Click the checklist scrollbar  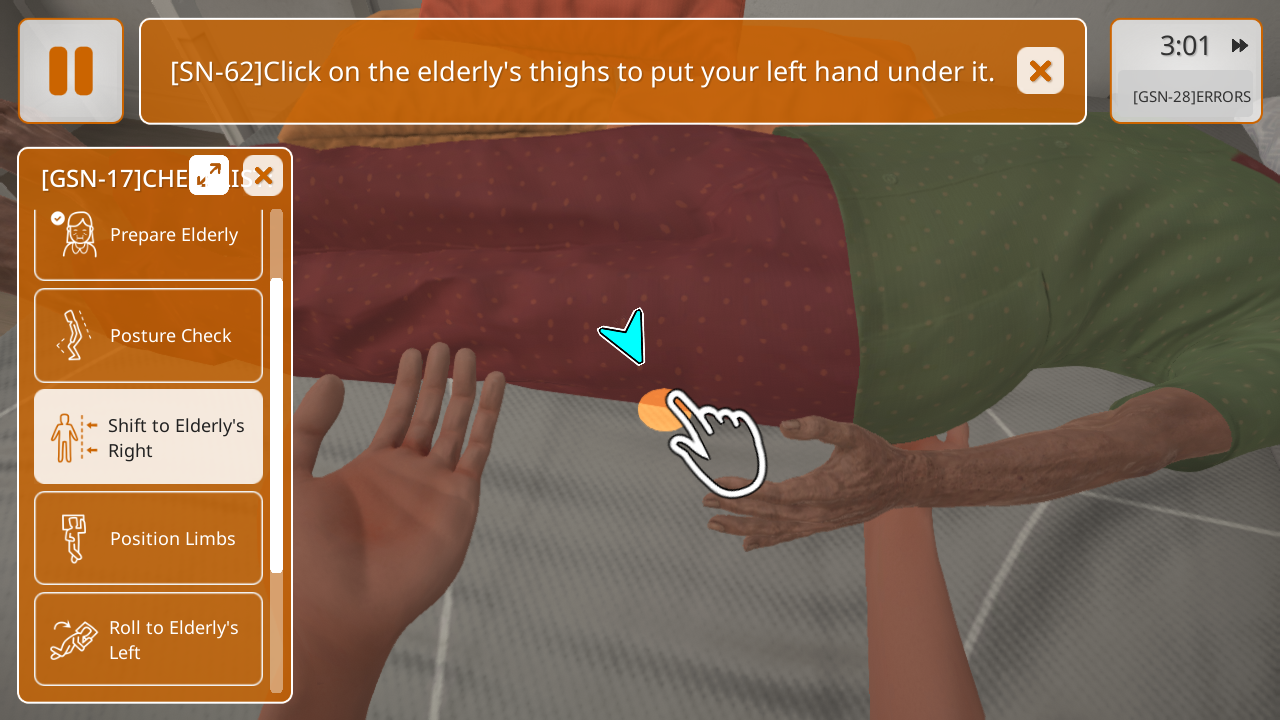(x=277, y=425)
